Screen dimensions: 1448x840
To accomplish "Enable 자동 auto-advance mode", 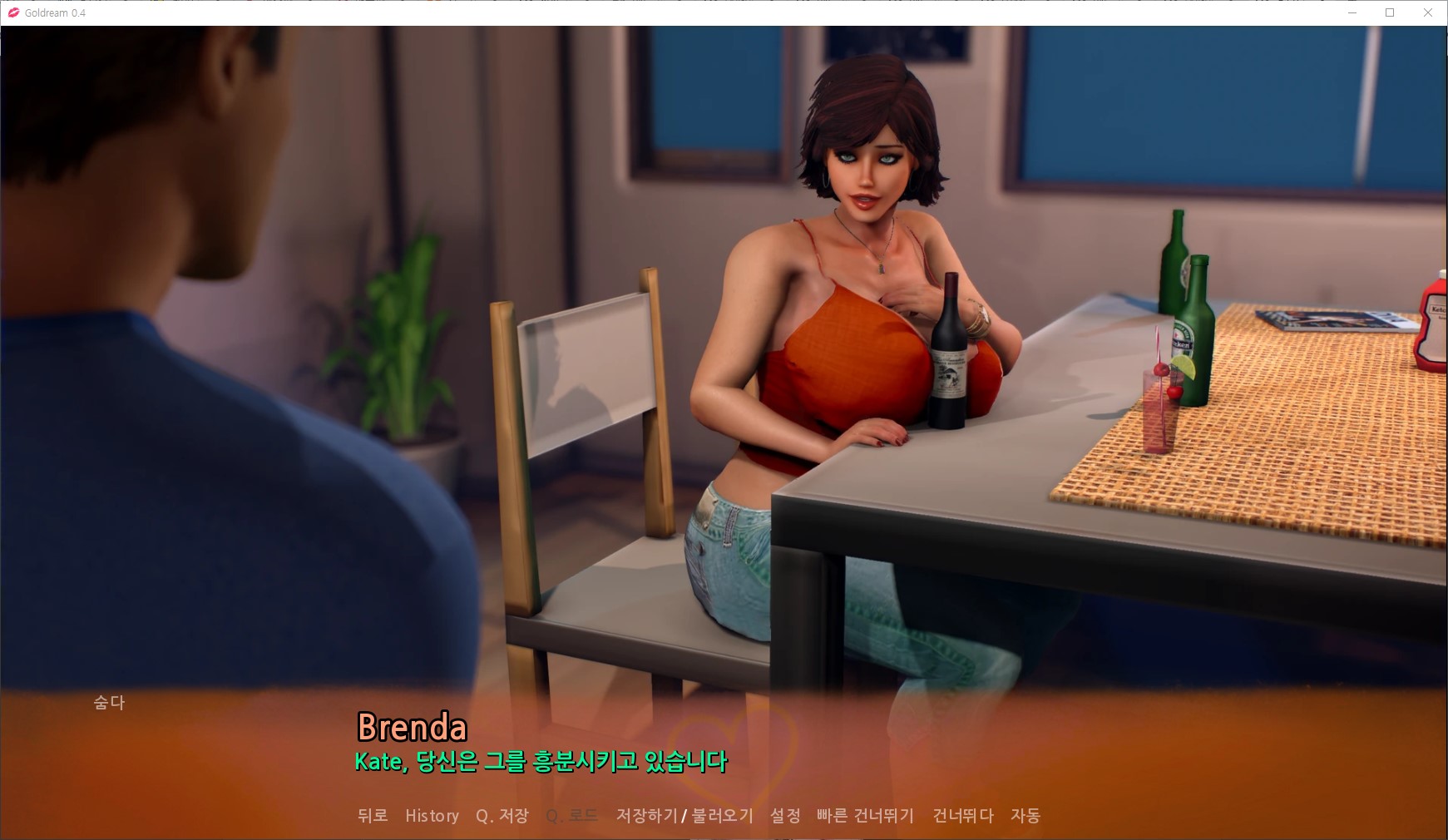I will [x=1025, y=816].
